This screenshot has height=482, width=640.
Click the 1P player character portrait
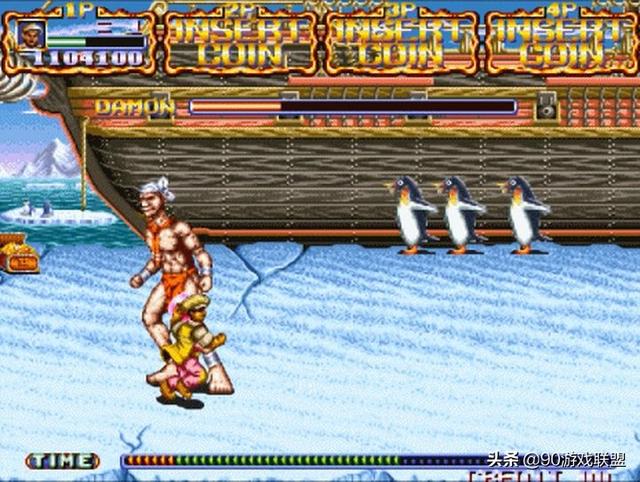pos(31,34)
